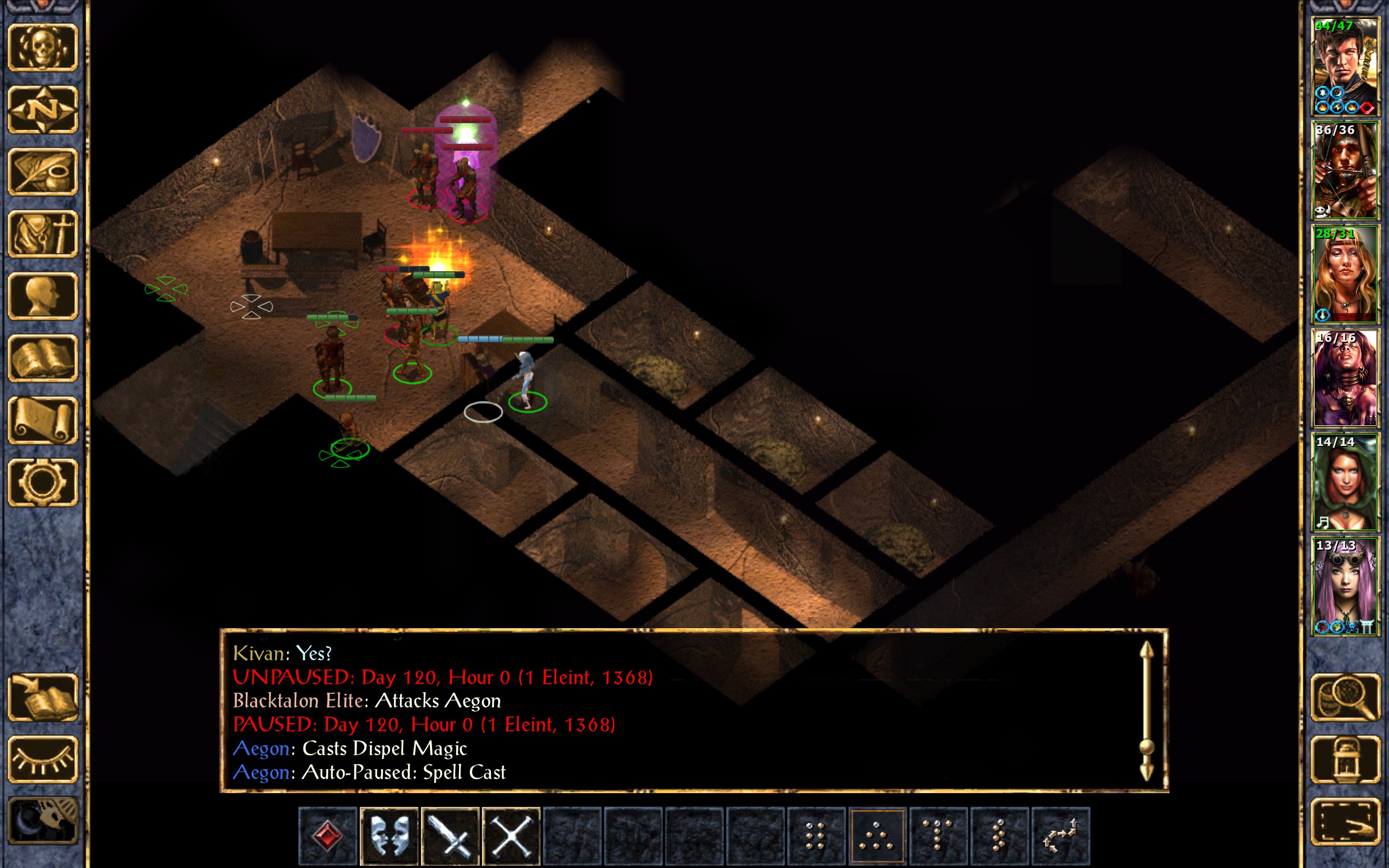Click the magnifying glass button
1389x868 pixels.
click(x=1345, y=697)
